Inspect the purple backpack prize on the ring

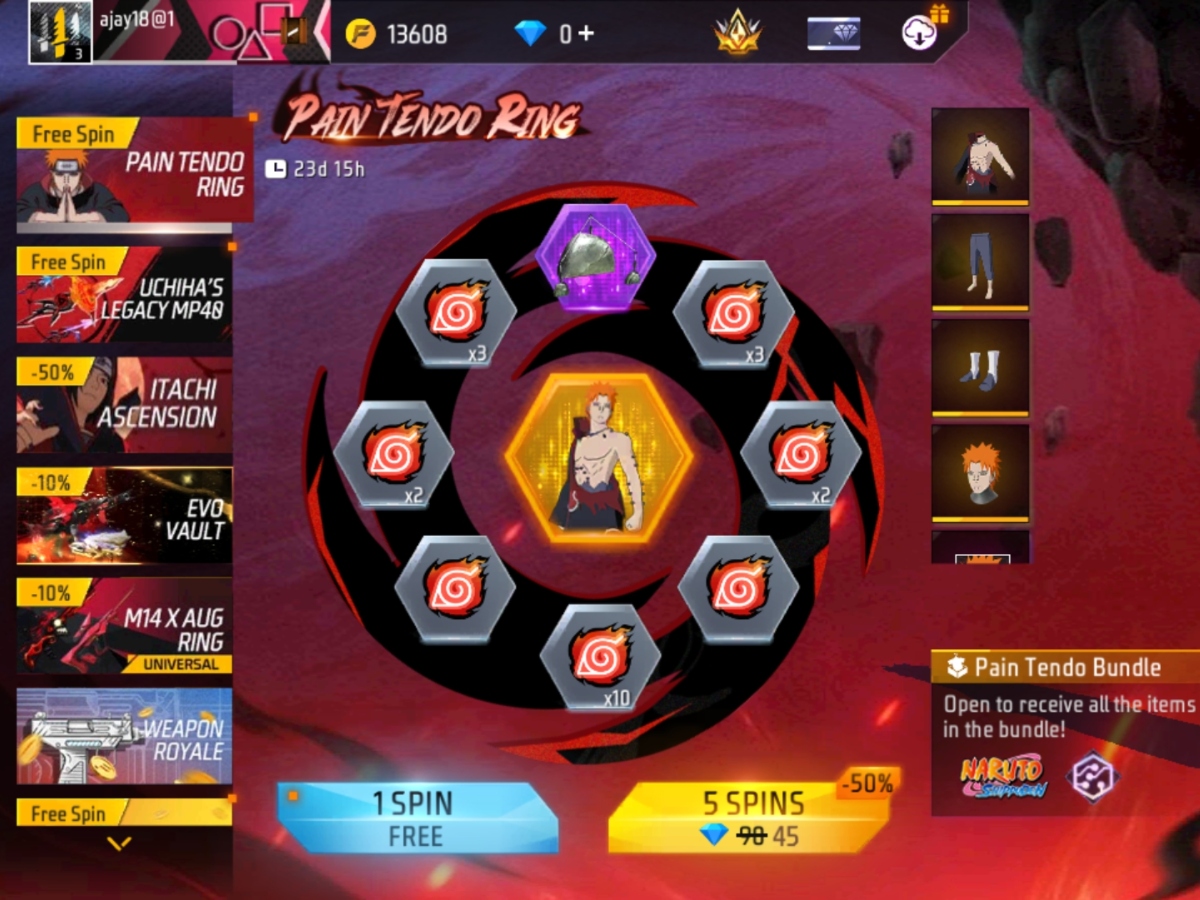click(595, 257)
